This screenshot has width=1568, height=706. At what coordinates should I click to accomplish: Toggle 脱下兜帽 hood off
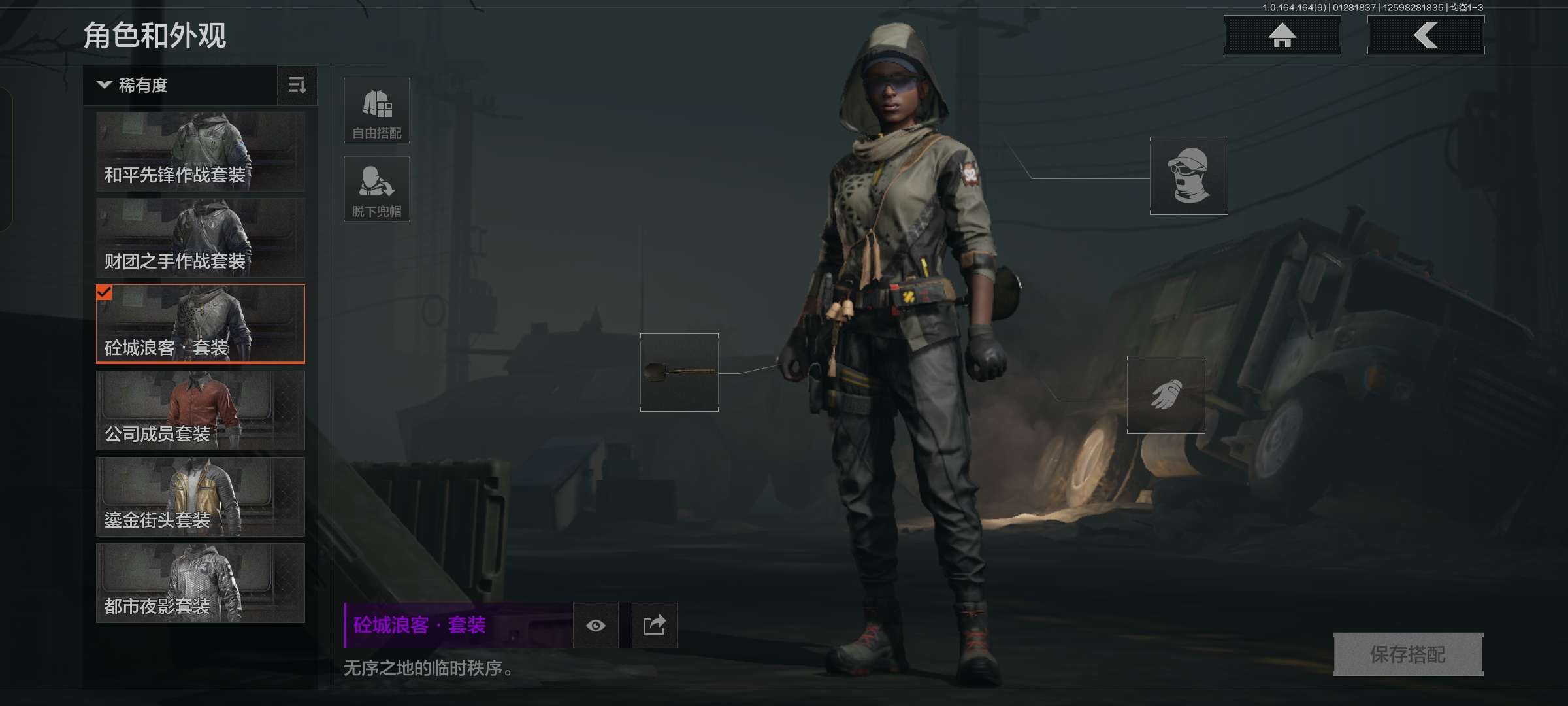coord(377,189)
